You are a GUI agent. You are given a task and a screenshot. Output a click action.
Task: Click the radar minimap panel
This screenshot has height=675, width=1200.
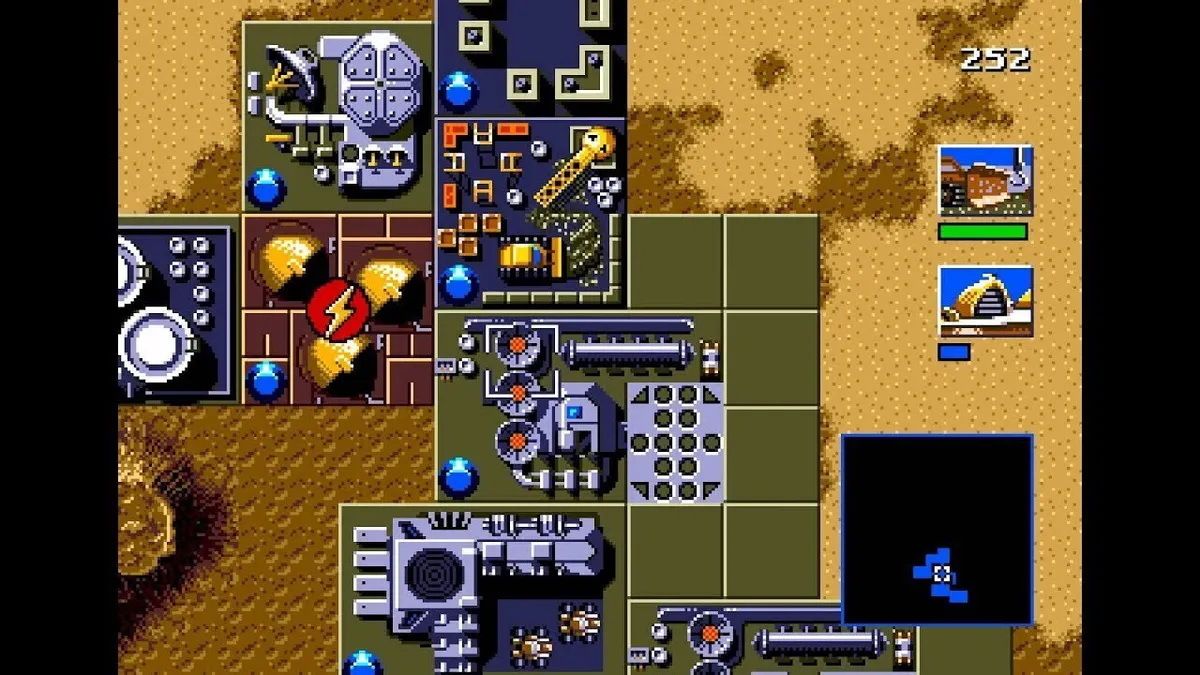pyautogui.click(x=937, y=529)
